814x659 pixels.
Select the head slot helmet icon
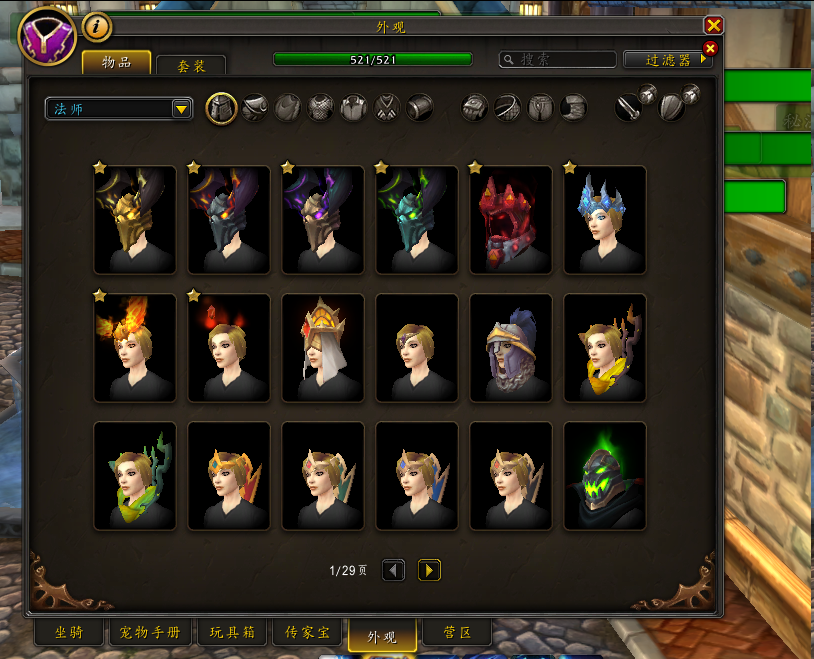click(x=221, y=107)
